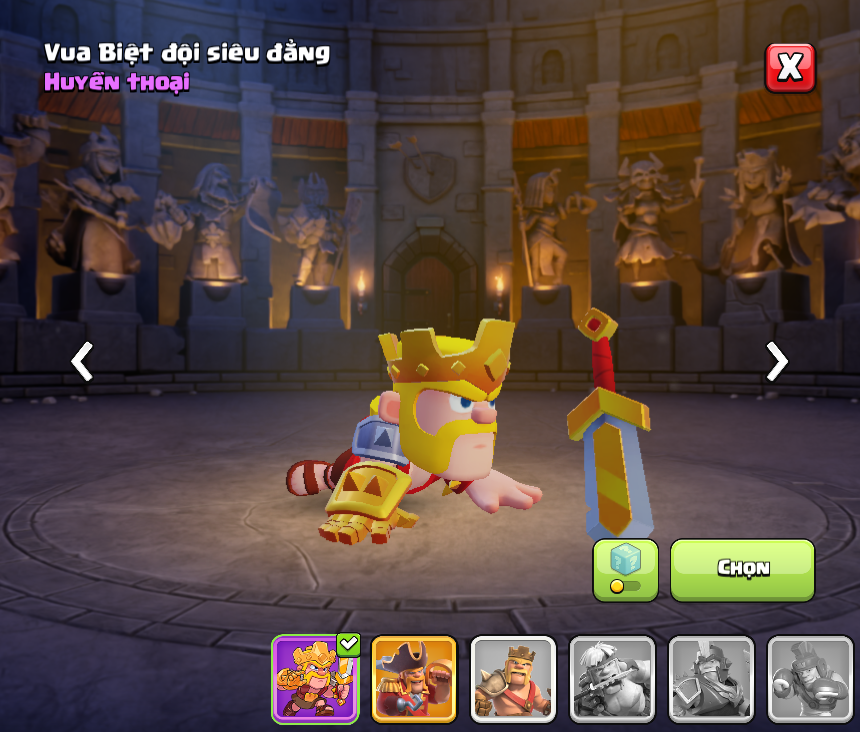Show the next skin with the right arrow
The width and height of the screenshot is (860, 732).
(776, 361)
